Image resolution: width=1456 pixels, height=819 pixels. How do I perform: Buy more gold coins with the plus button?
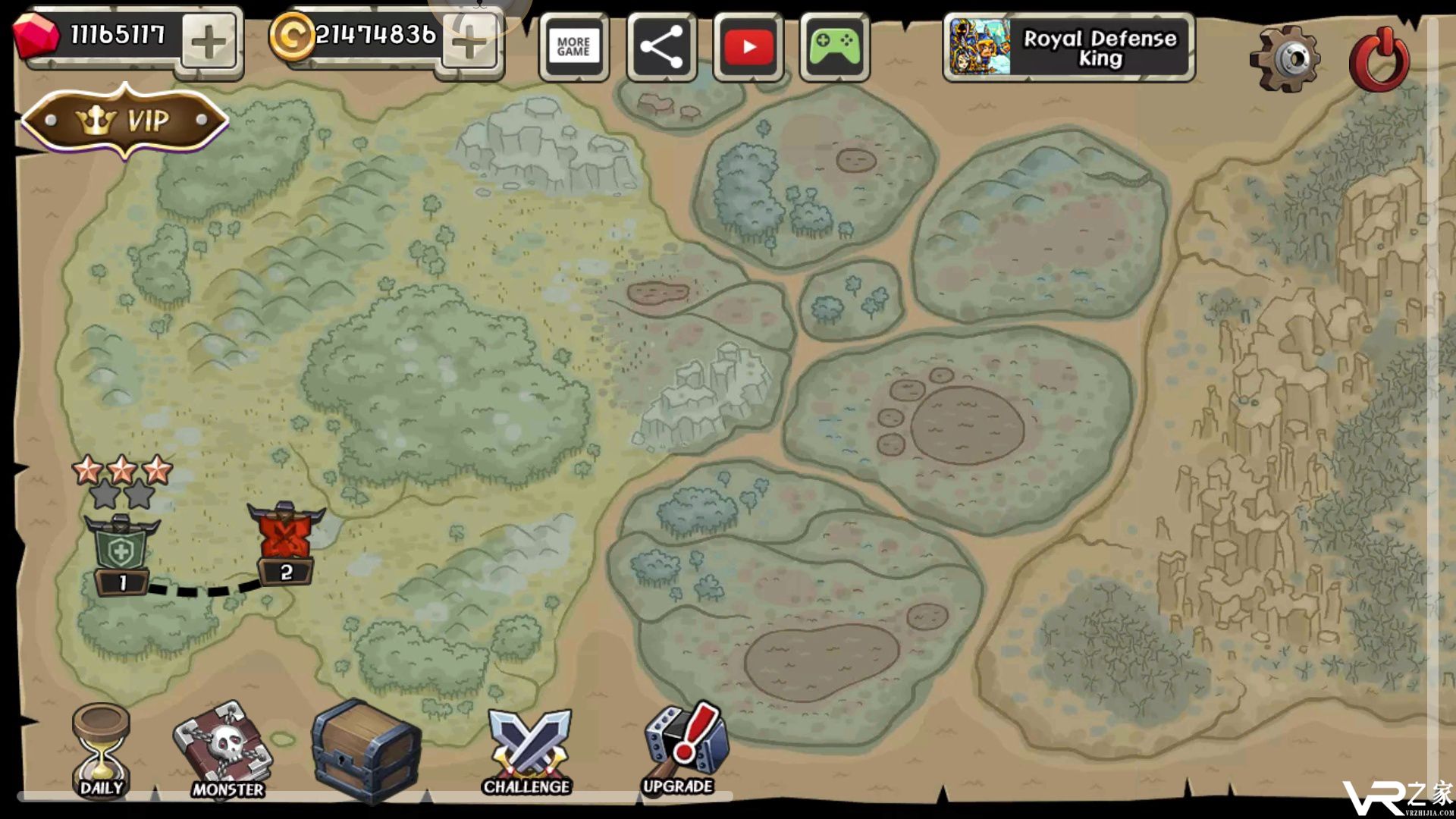(469, 44)
